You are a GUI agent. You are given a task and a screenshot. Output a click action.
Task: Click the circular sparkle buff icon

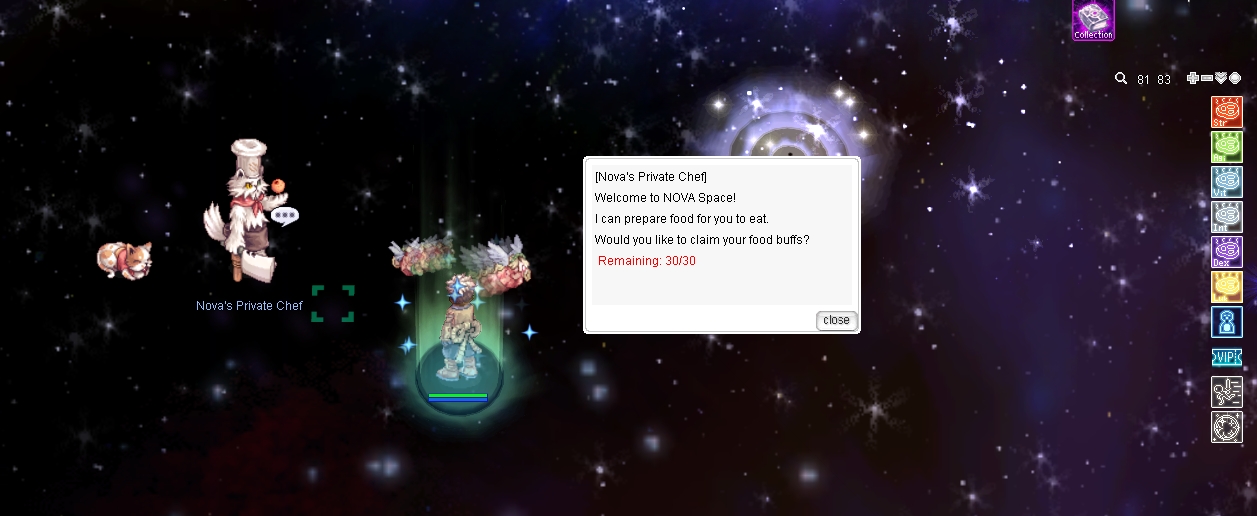[1226, 427]
